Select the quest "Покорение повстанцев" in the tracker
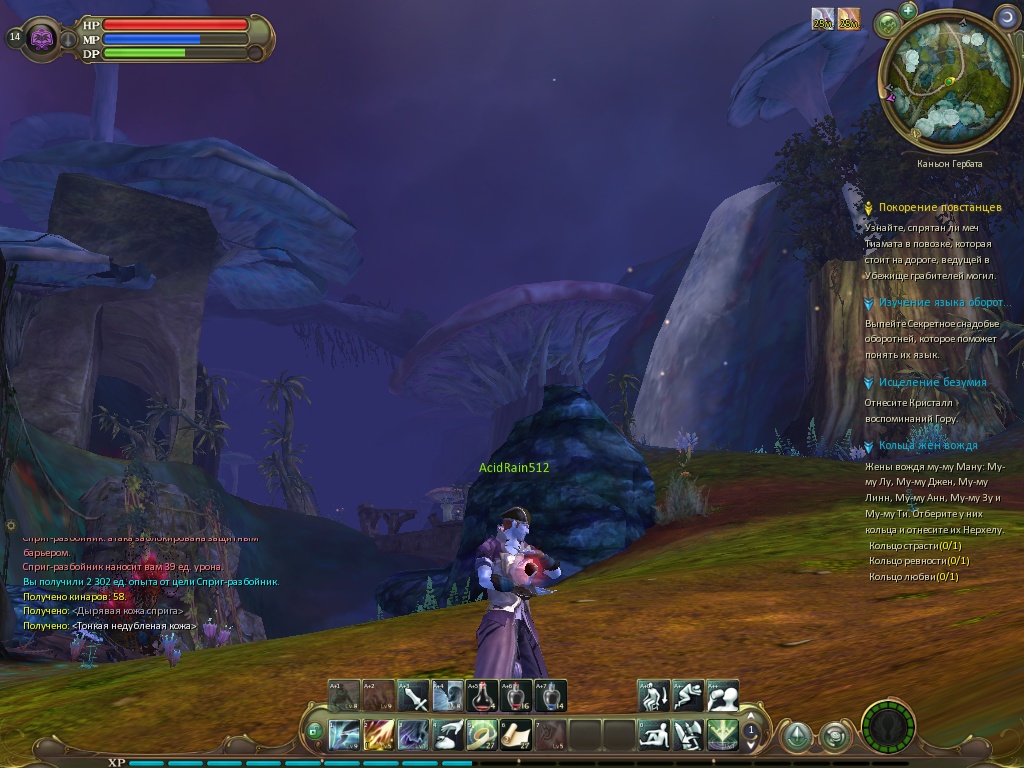Screen dimensions: 1024x768 939,207
